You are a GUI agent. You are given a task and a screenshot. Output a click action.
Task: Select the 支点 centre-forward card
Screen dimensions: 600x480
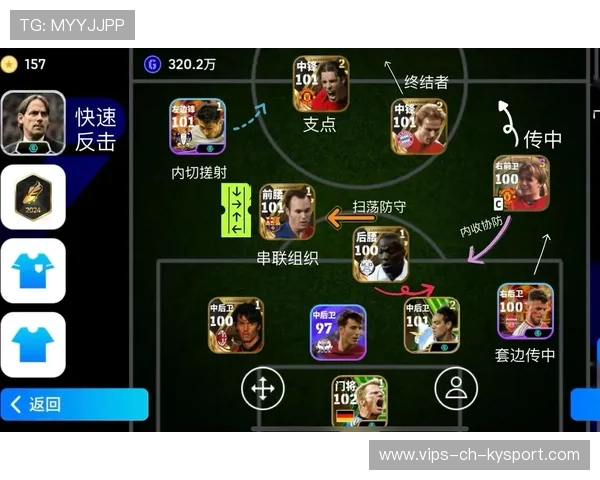[x=320, y=84]
